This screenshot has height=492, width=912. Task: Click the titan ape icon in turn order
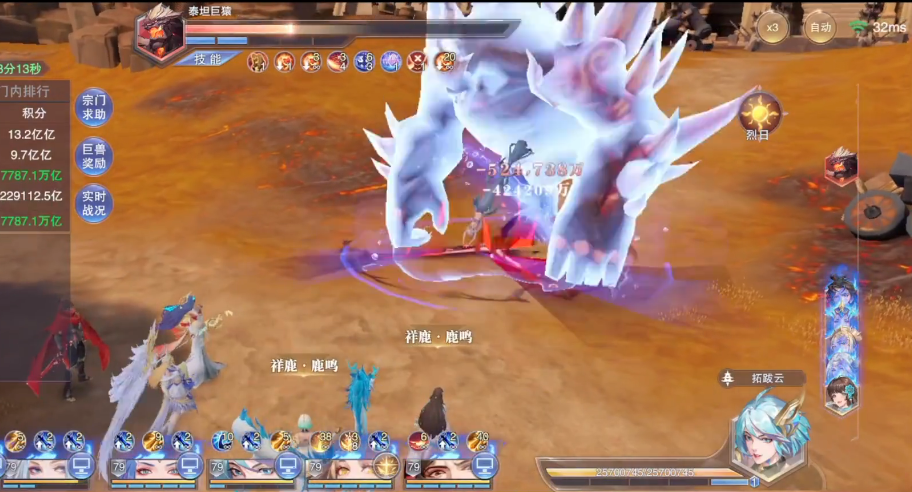tap(840, 167)
